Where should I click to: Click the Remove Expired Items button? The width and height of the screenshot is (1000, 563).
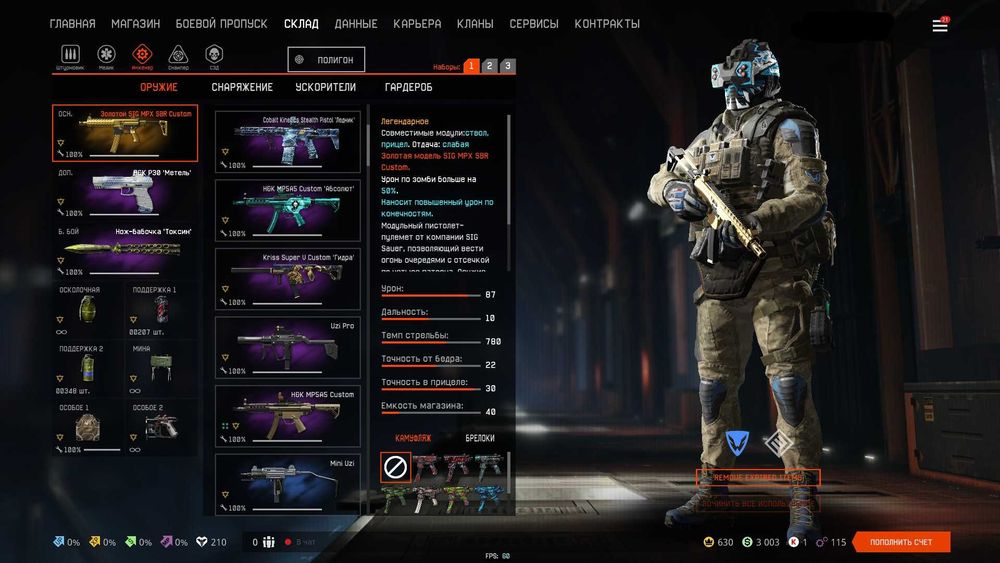pyautogui.click(x=758, y=478)
